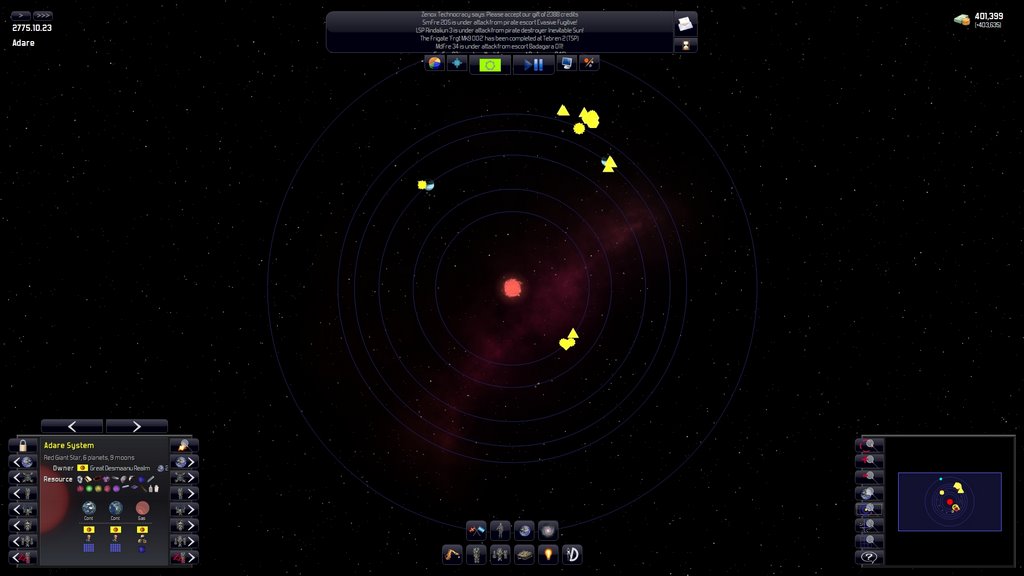Viewport: 1024px width, 576px height.
Task: Select the gas giant planet in Adare panel
Action: tap(142, 508)
